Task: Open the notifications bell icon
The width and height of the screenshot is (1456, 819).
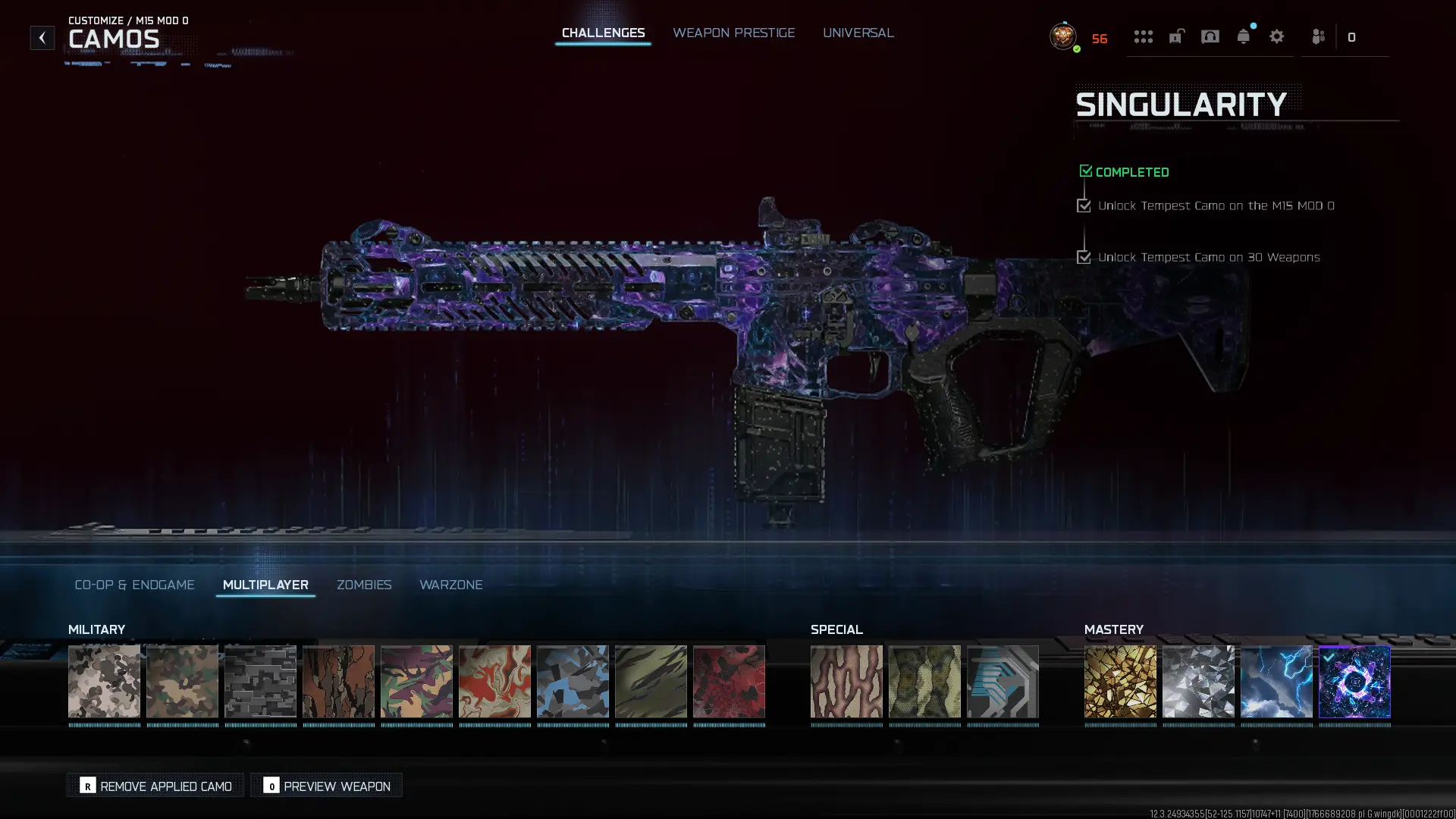Action: (x=1244, y=36)
